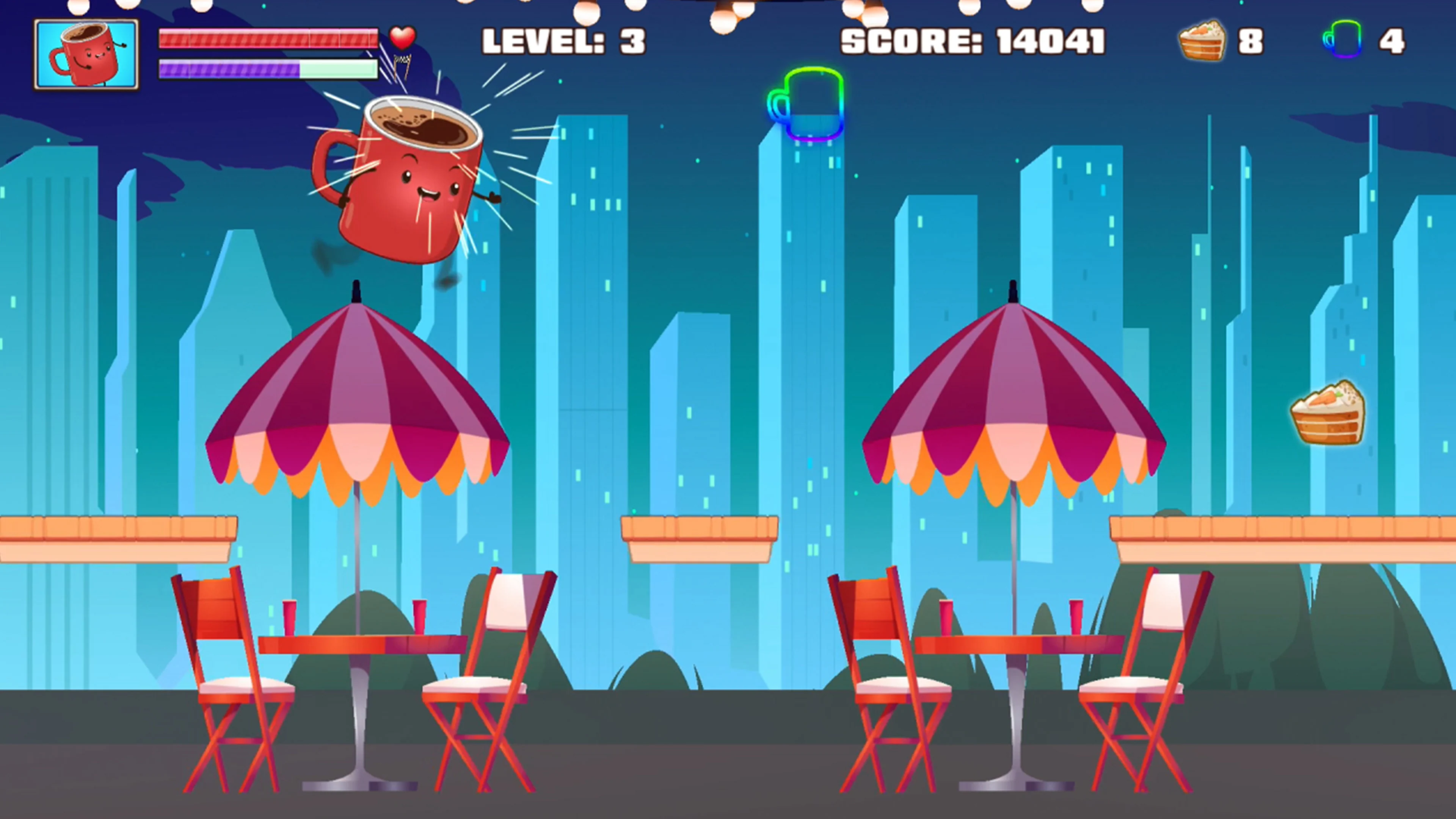Click the SCORE: 14041 display
Viewport: 1456px width, 819px height.
[972, 39]
